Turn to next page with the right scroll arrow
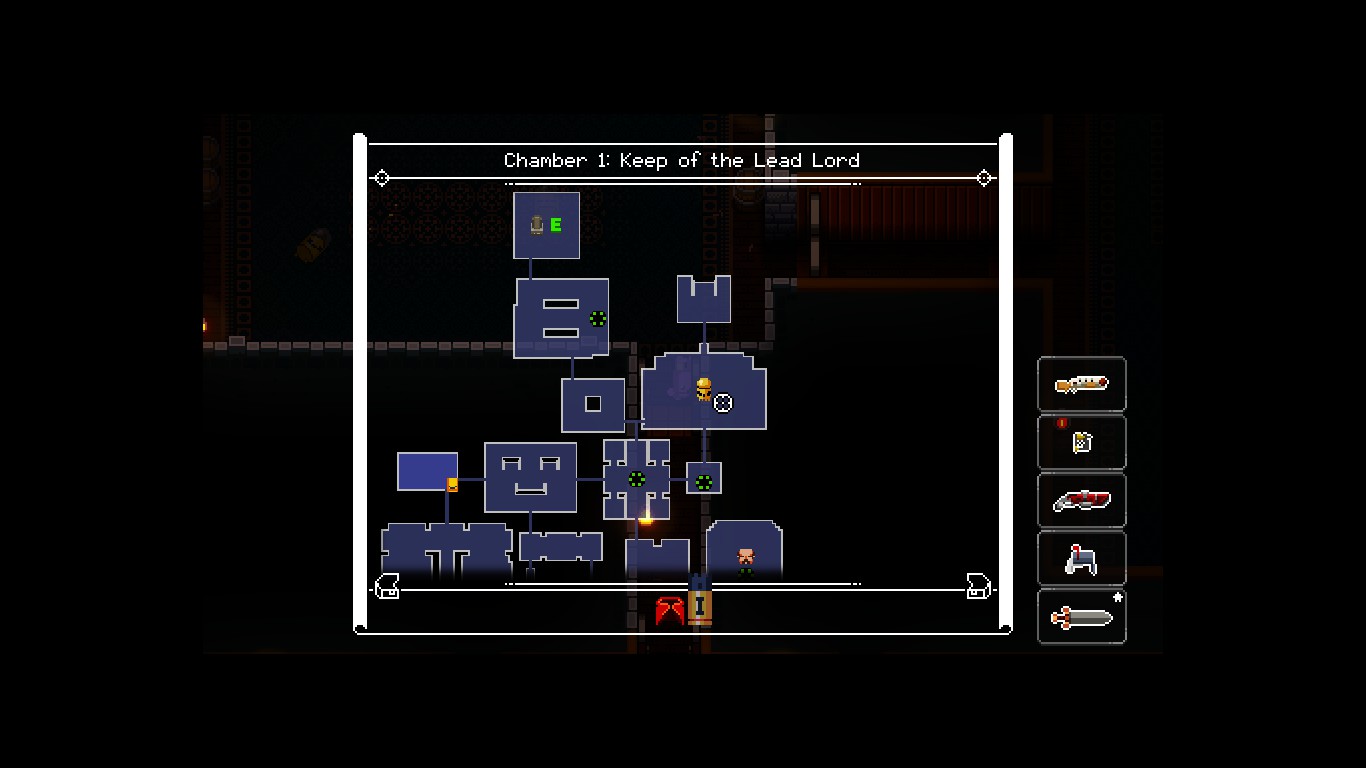Image resolution: width=1366 pixels, height=768 pixels. click(x=975, y=588)
